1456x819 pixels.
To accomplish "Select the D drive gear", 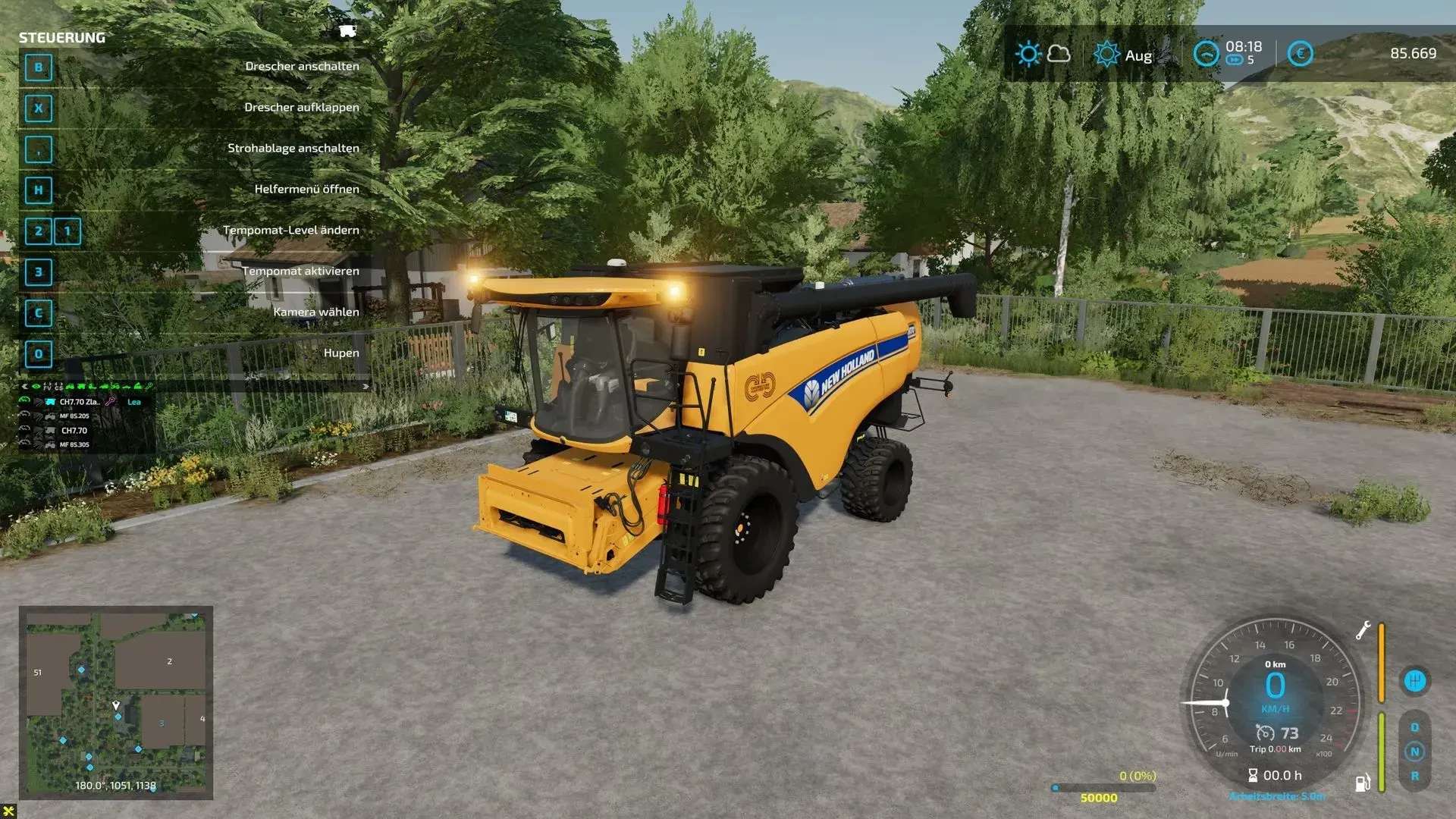I will pos(1414,727).
